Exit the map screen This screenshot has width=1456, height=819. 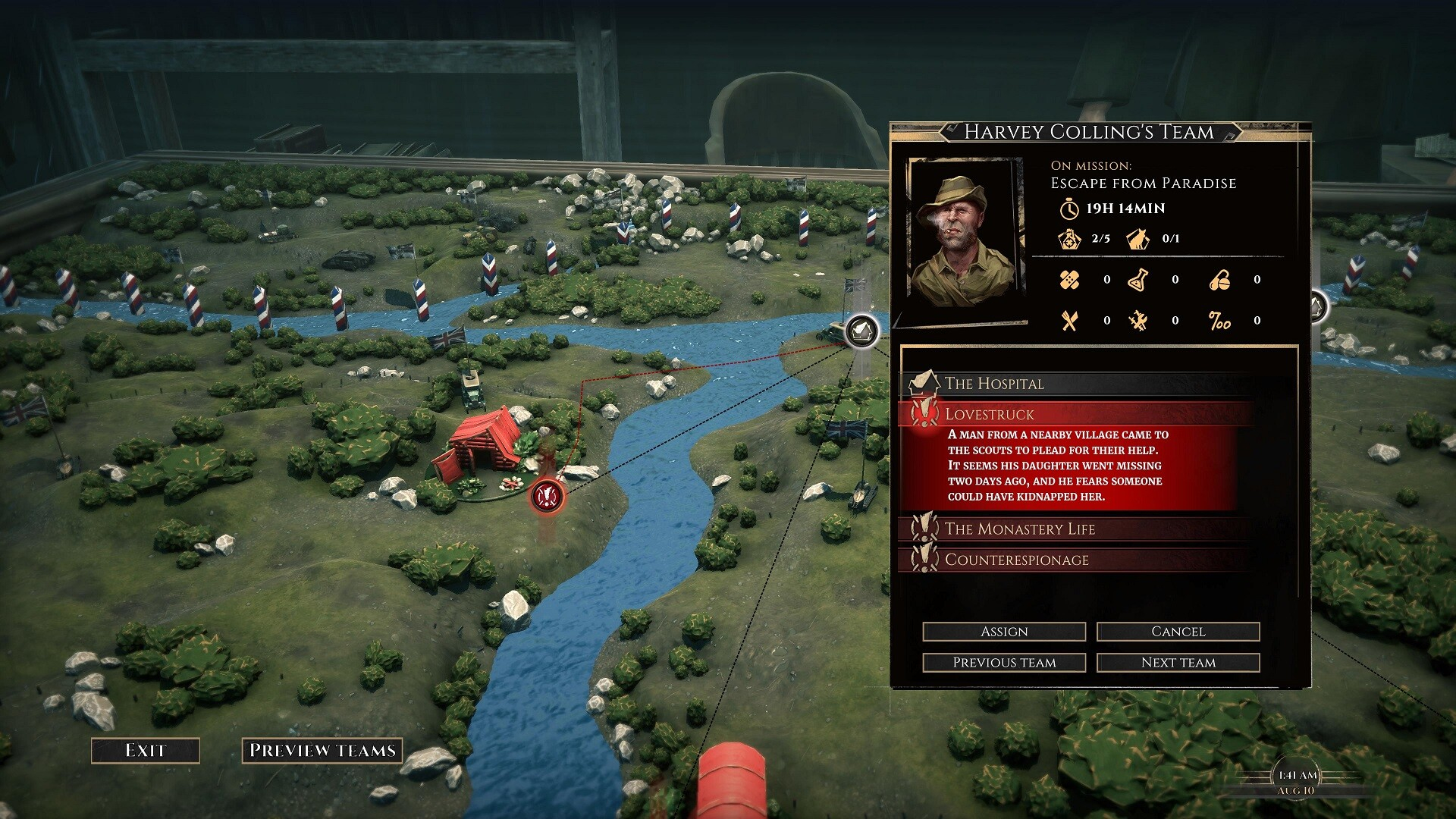145,751
